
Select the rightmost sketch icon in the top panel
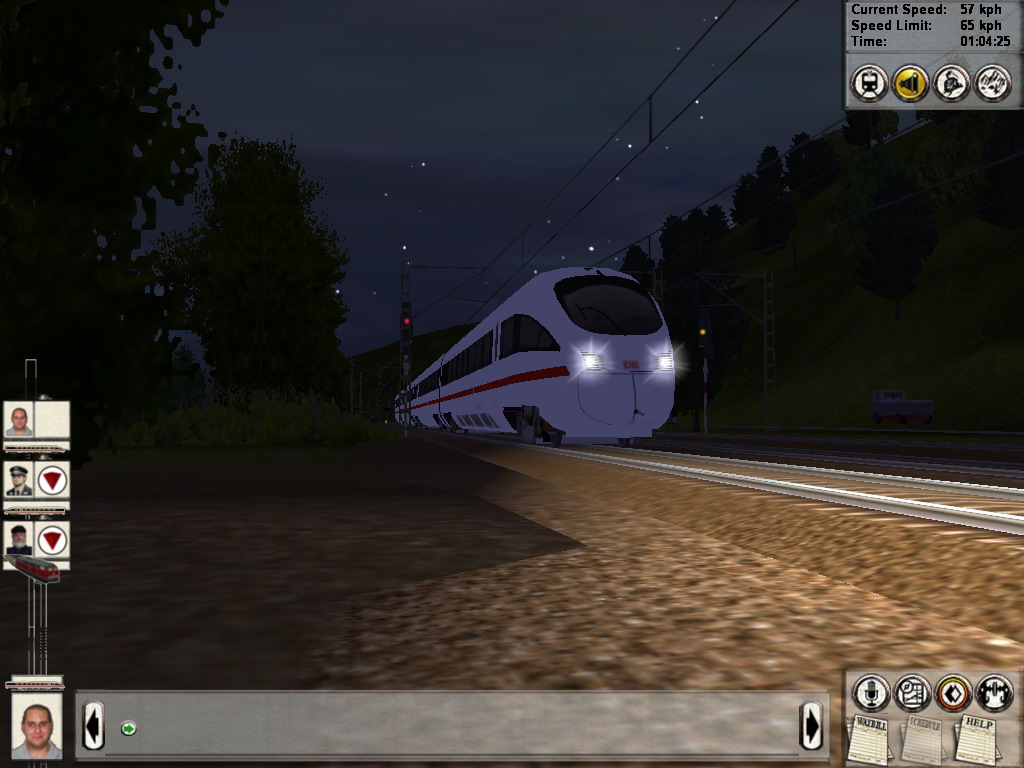pyautogui.click(x=992, y=83)
